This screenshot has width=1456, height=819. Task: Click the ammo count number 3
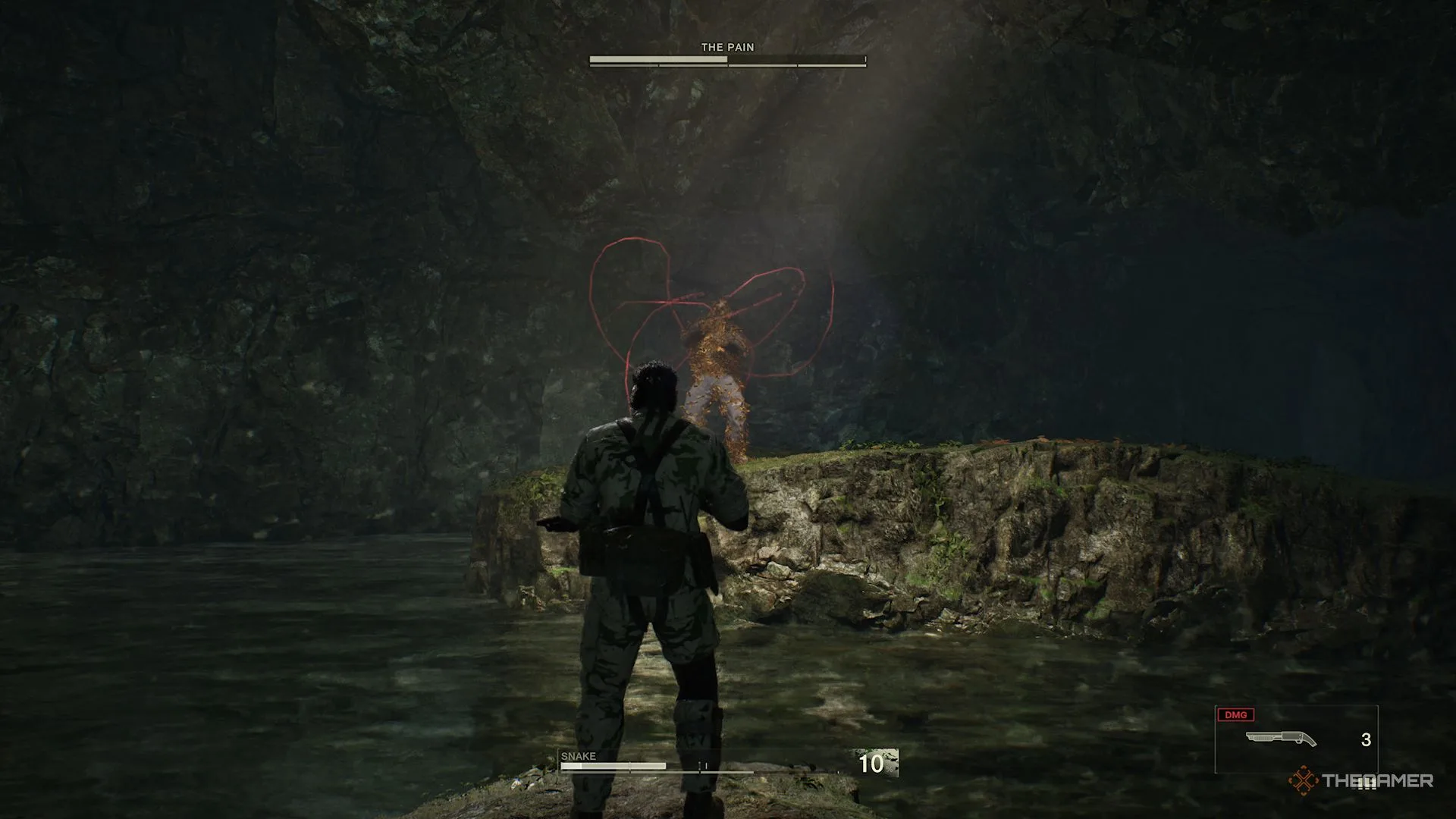coord(1365,739)
